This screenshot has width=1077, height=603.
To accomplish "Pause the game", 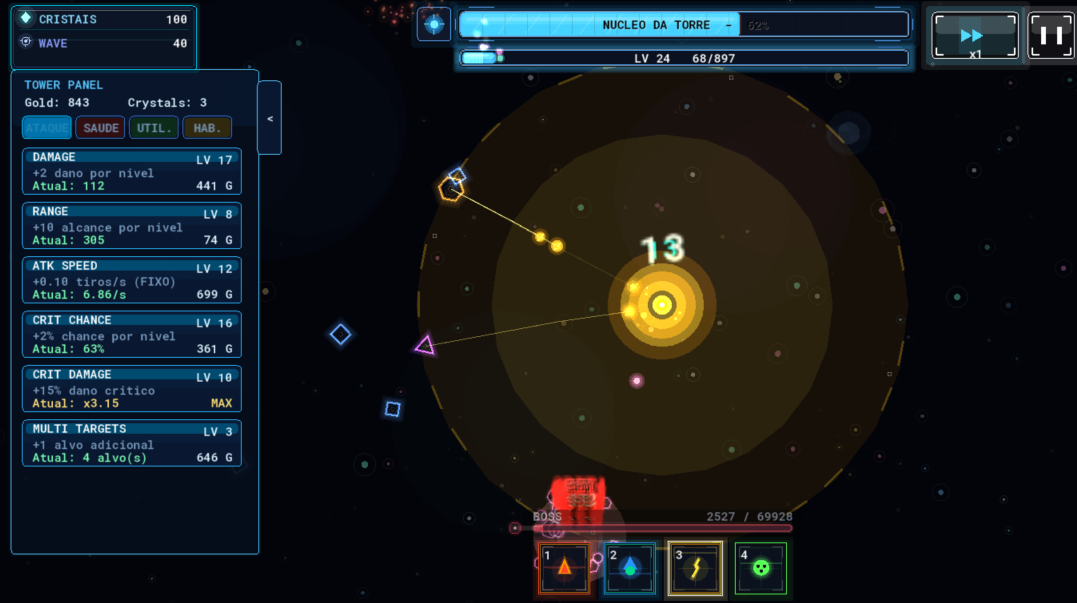I will click(1051, 36).
